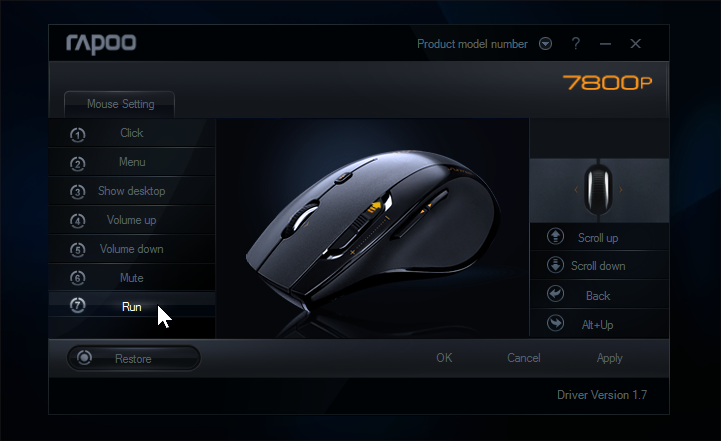Open the Show desktop assignment

pyautogui.click(x=131, y=191)
